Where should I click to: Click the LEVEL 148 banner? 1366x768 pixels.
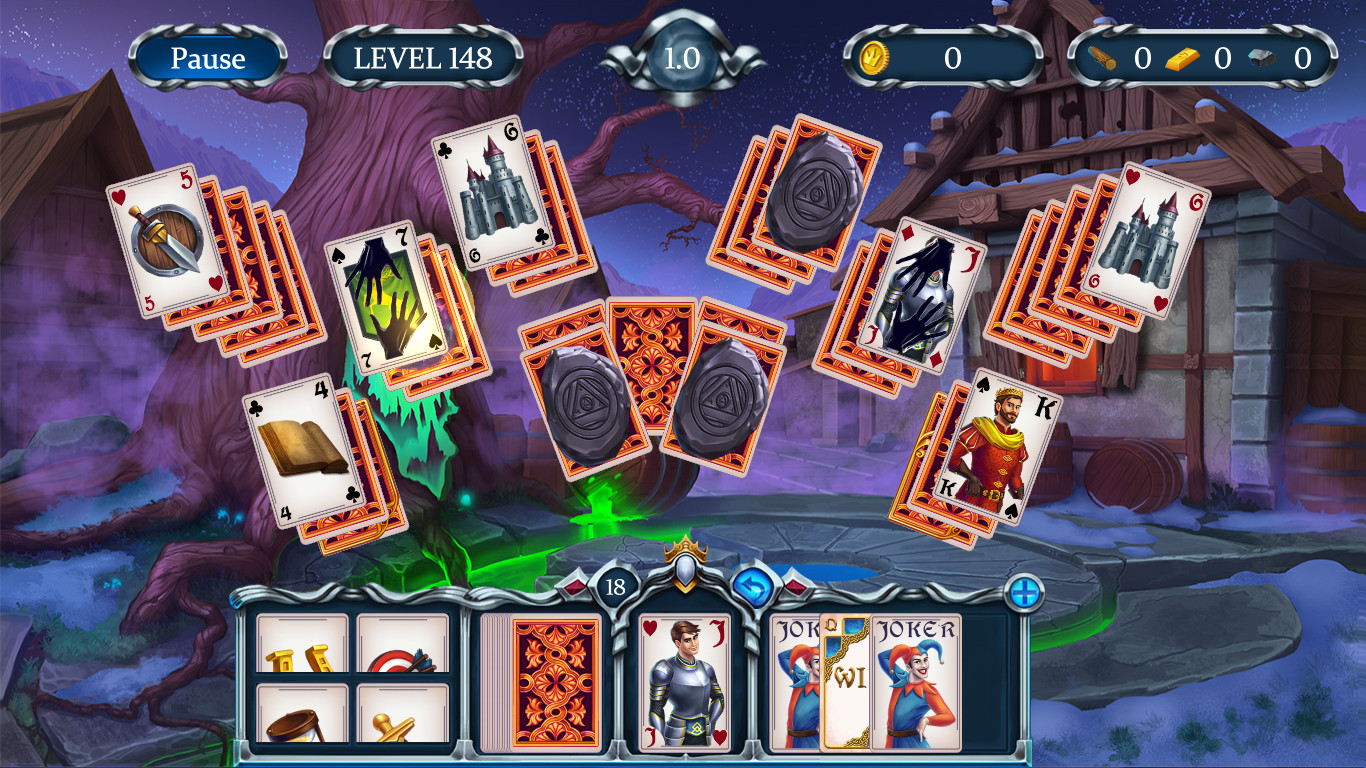coord(424,58)
